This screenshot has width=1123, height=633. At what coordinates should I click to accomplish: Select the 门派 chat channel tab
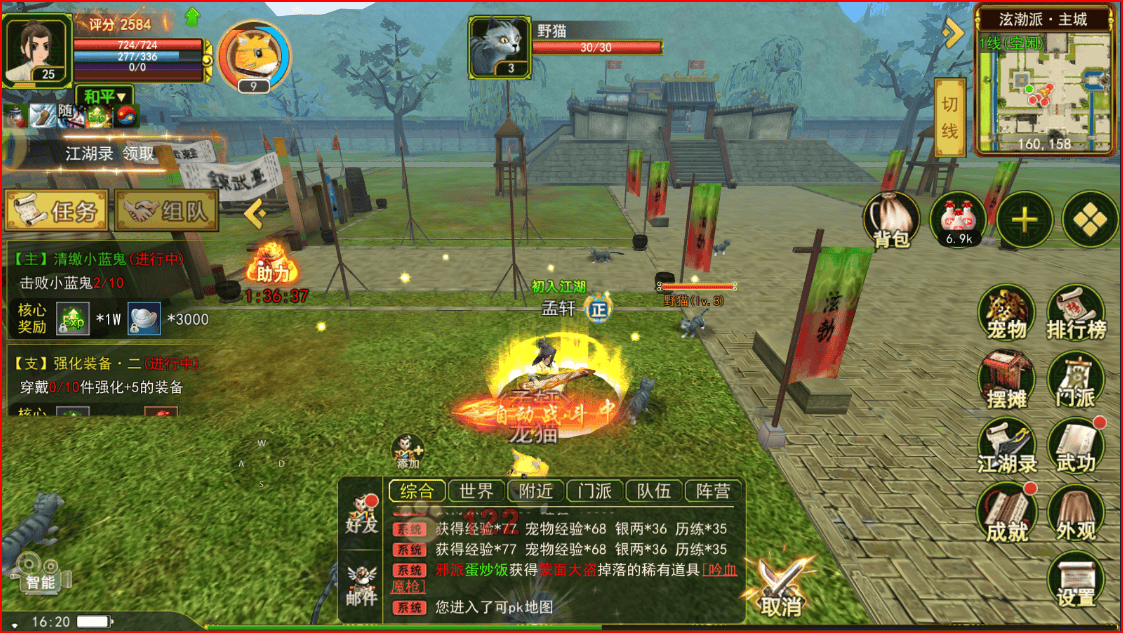point(595,491)
